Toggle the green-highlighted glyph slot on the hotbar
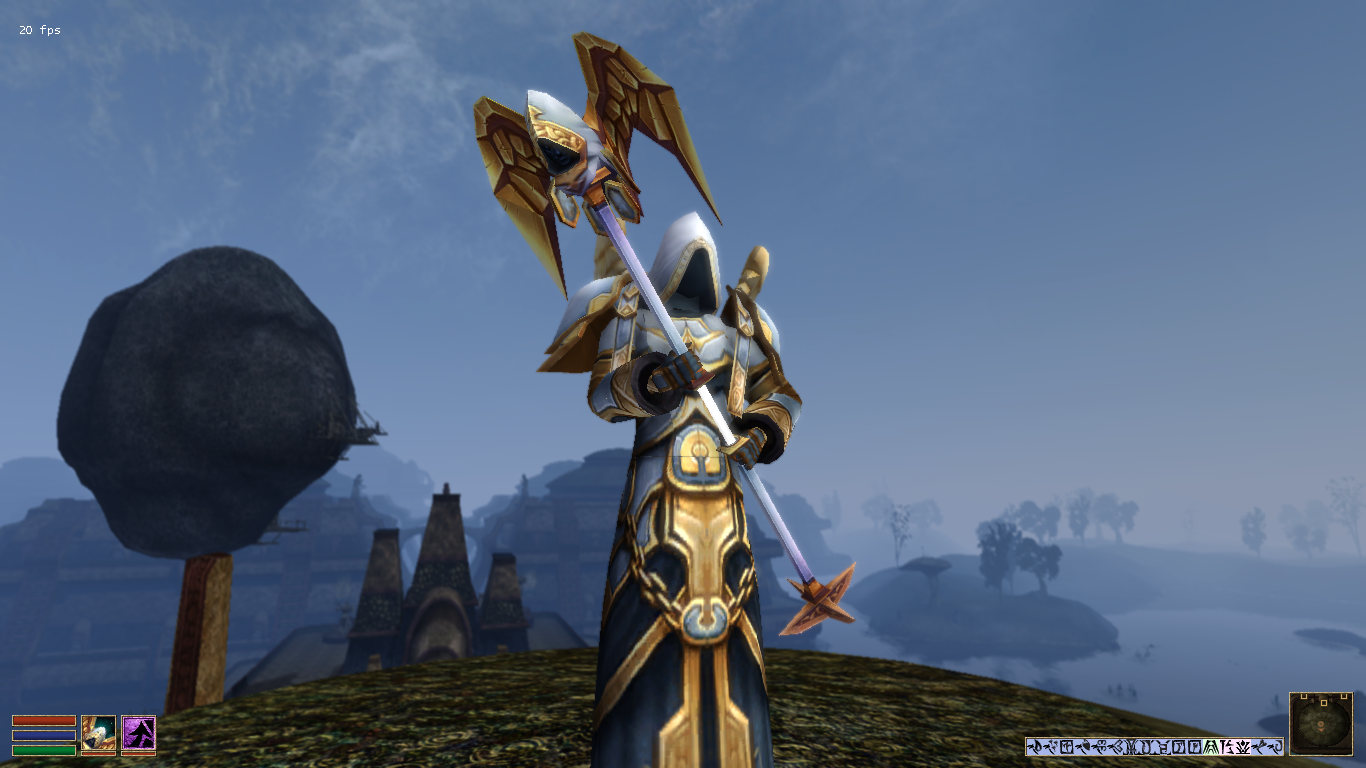1366x768 pixels. (1210, 747)
